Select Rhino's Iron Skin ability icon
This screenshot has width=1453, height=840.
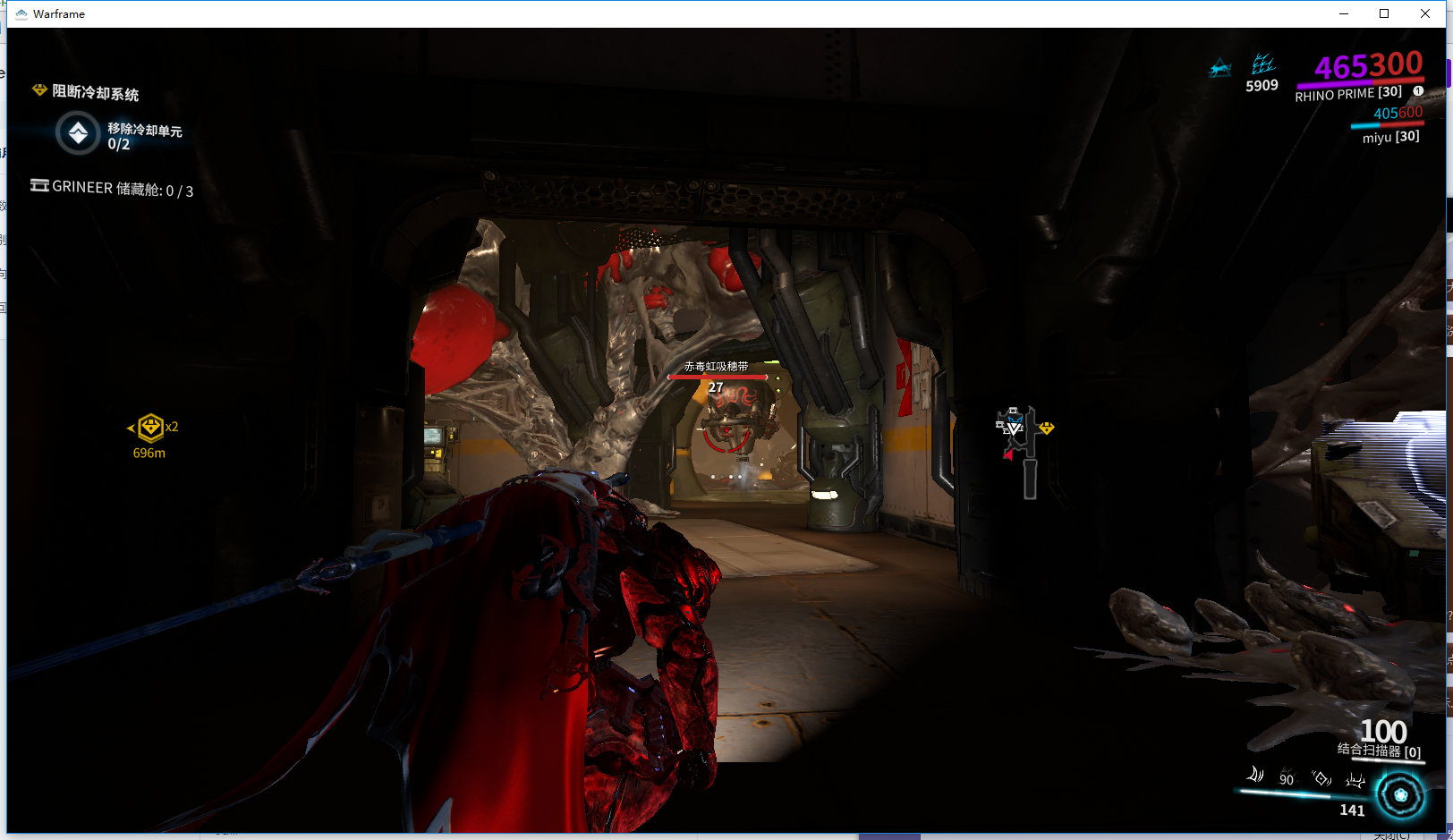[1287, 778]
